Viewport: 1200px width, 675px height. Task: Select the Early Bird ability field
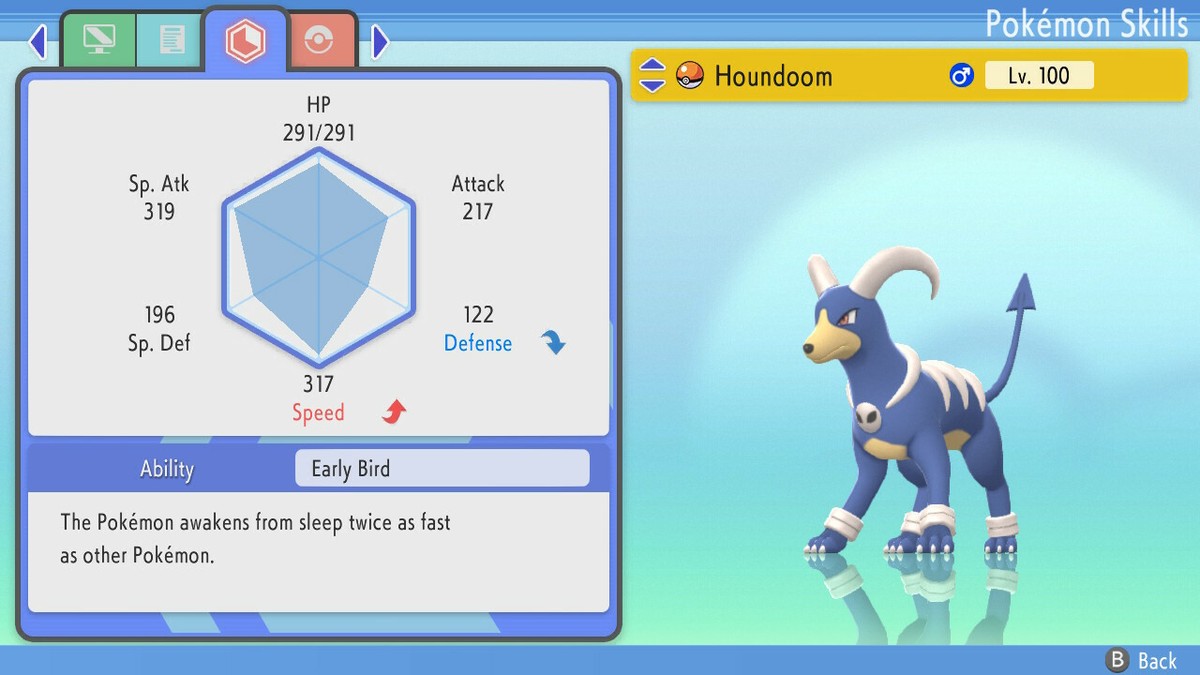coord(442,468)
